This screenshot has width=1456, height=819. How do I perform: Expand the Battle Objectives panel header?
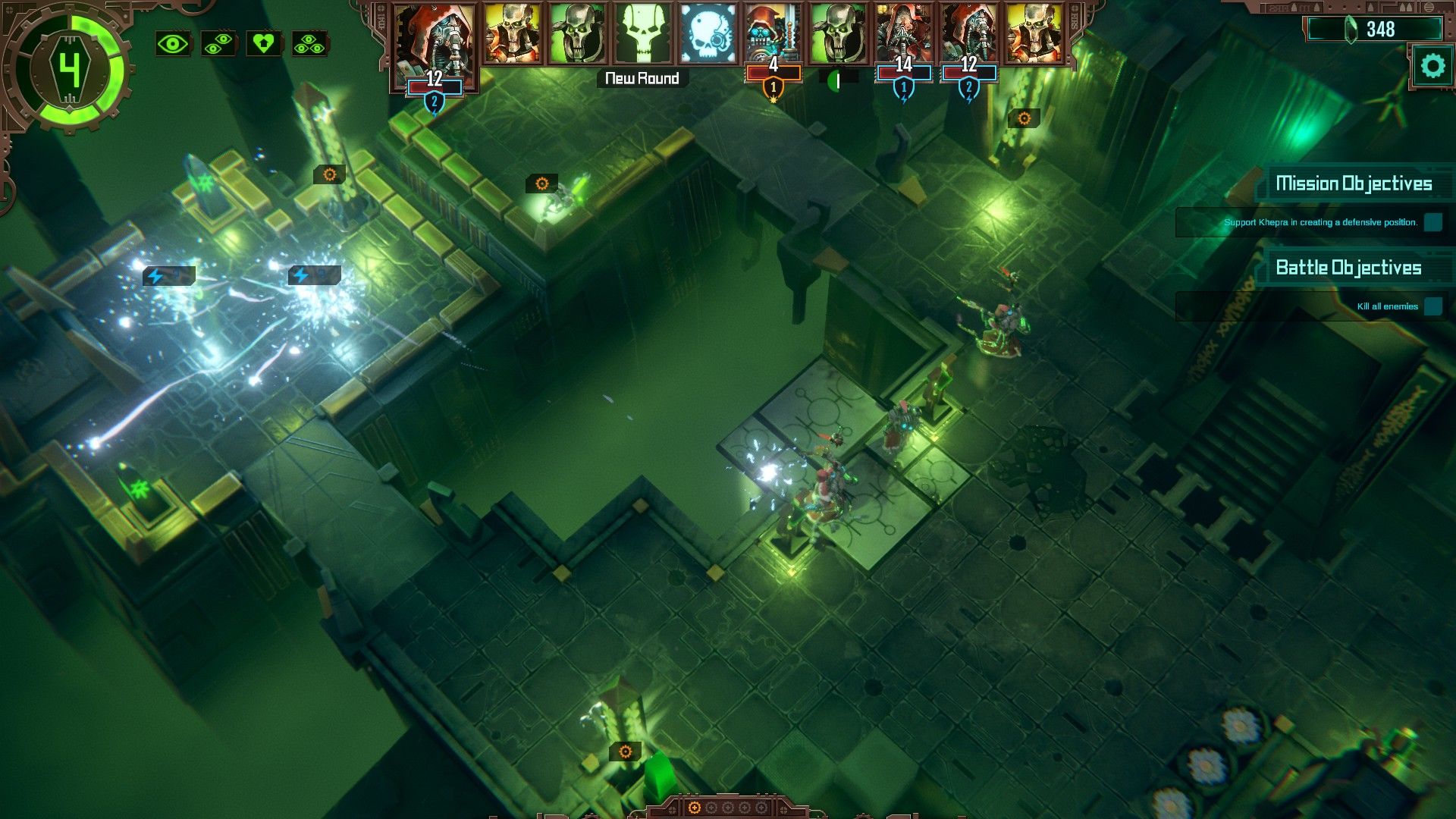[1348, 268]
